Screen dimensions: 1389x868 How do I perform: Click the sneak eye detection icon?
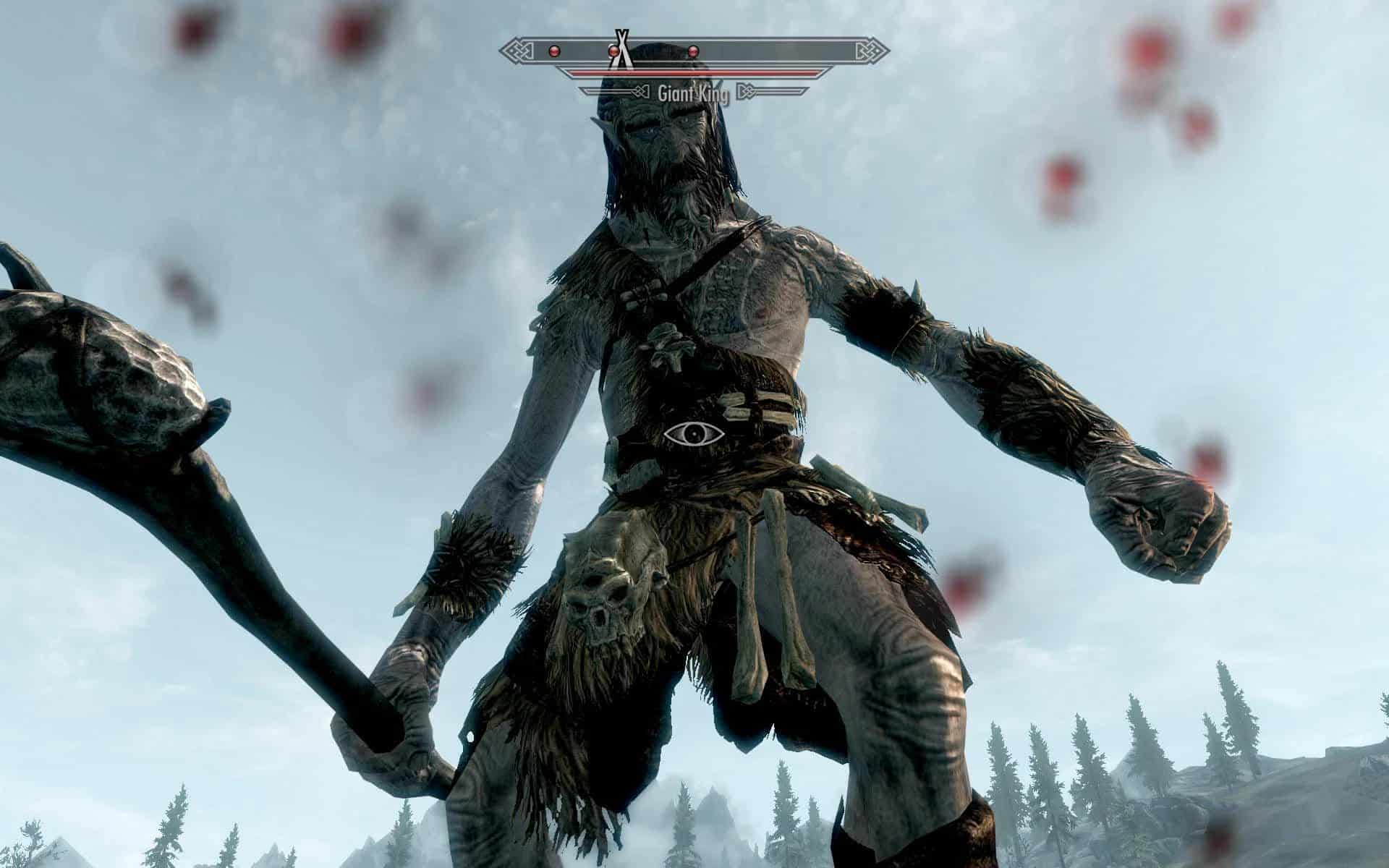[694, 434]
